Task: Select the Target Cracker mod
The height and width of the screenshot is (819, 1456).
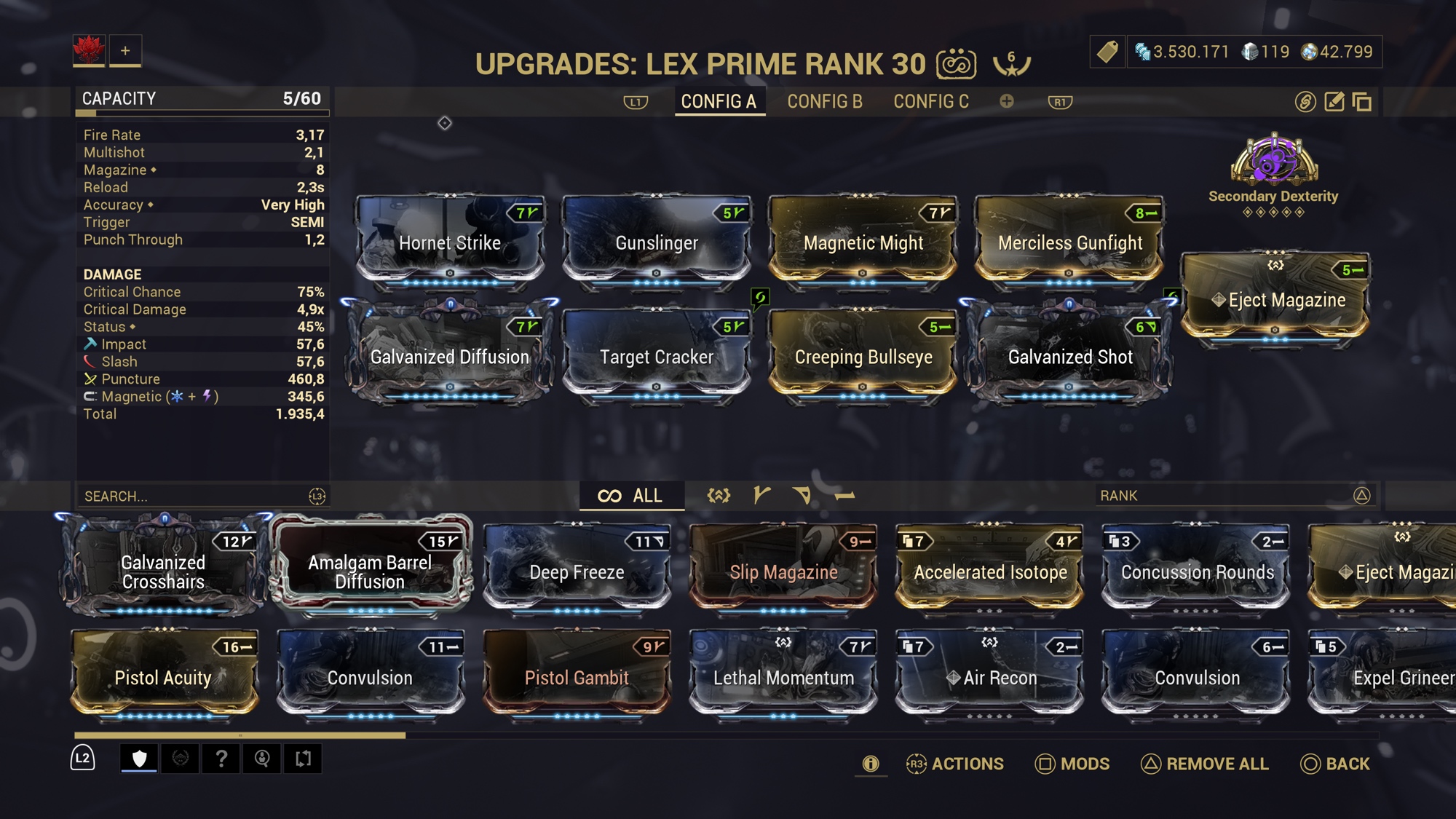Action: pos(657,353)
